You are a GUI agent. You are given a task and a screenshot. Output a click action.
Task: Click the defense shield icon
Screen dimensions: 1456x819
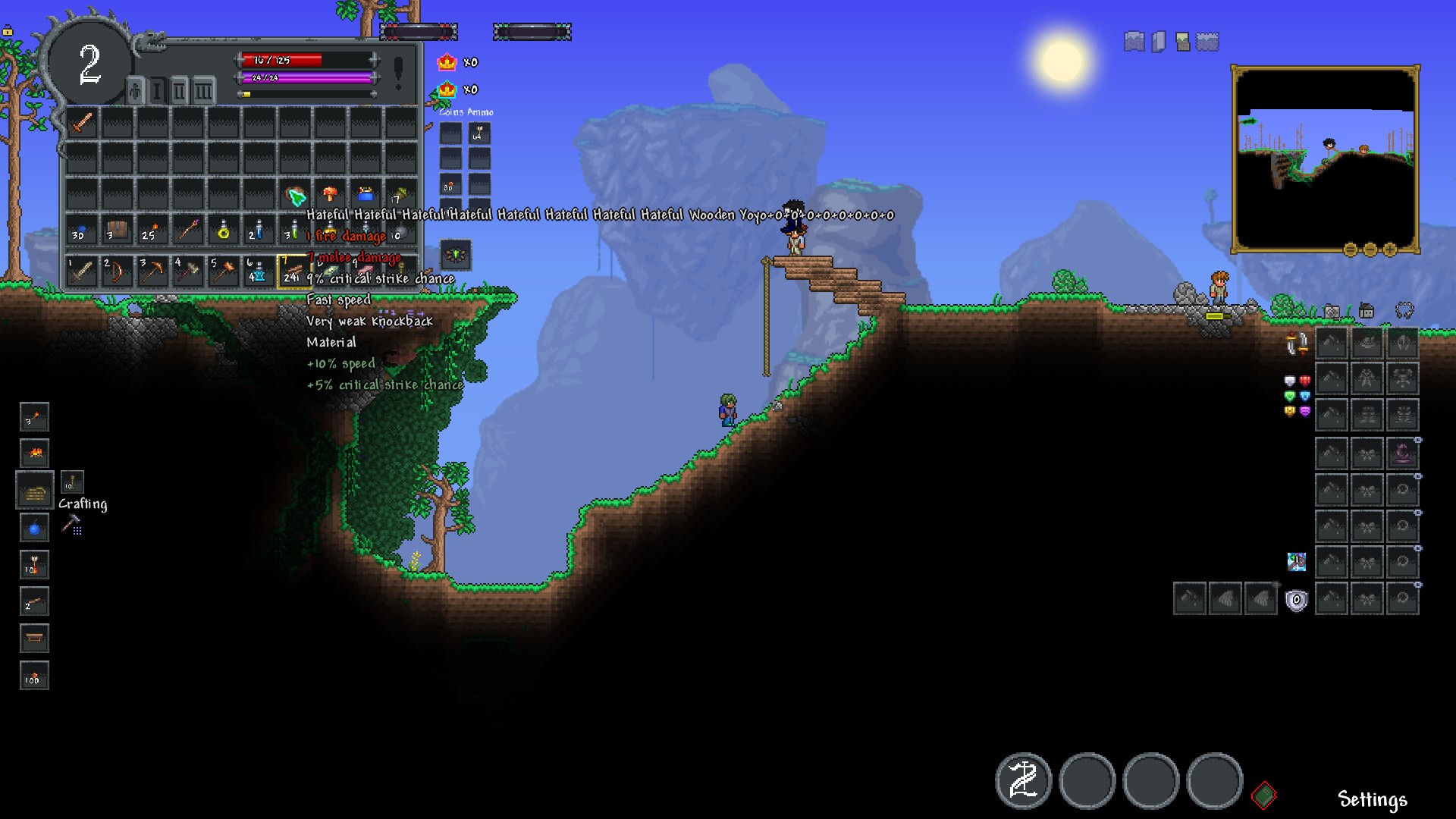point(1297,601)
